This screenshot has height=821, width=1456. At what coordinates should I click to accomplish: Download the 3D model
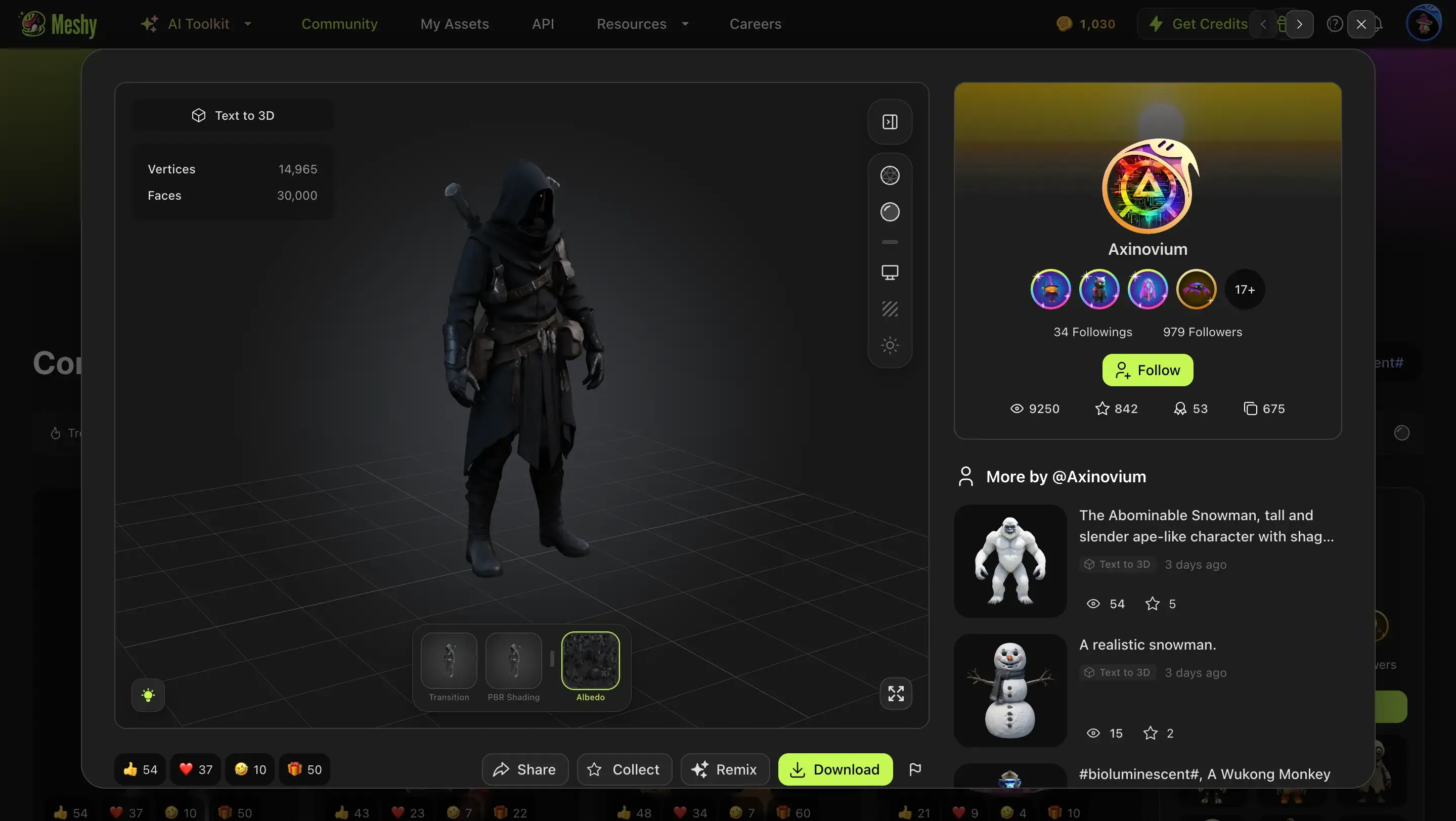pyautogui.click(x=835, y=769)
